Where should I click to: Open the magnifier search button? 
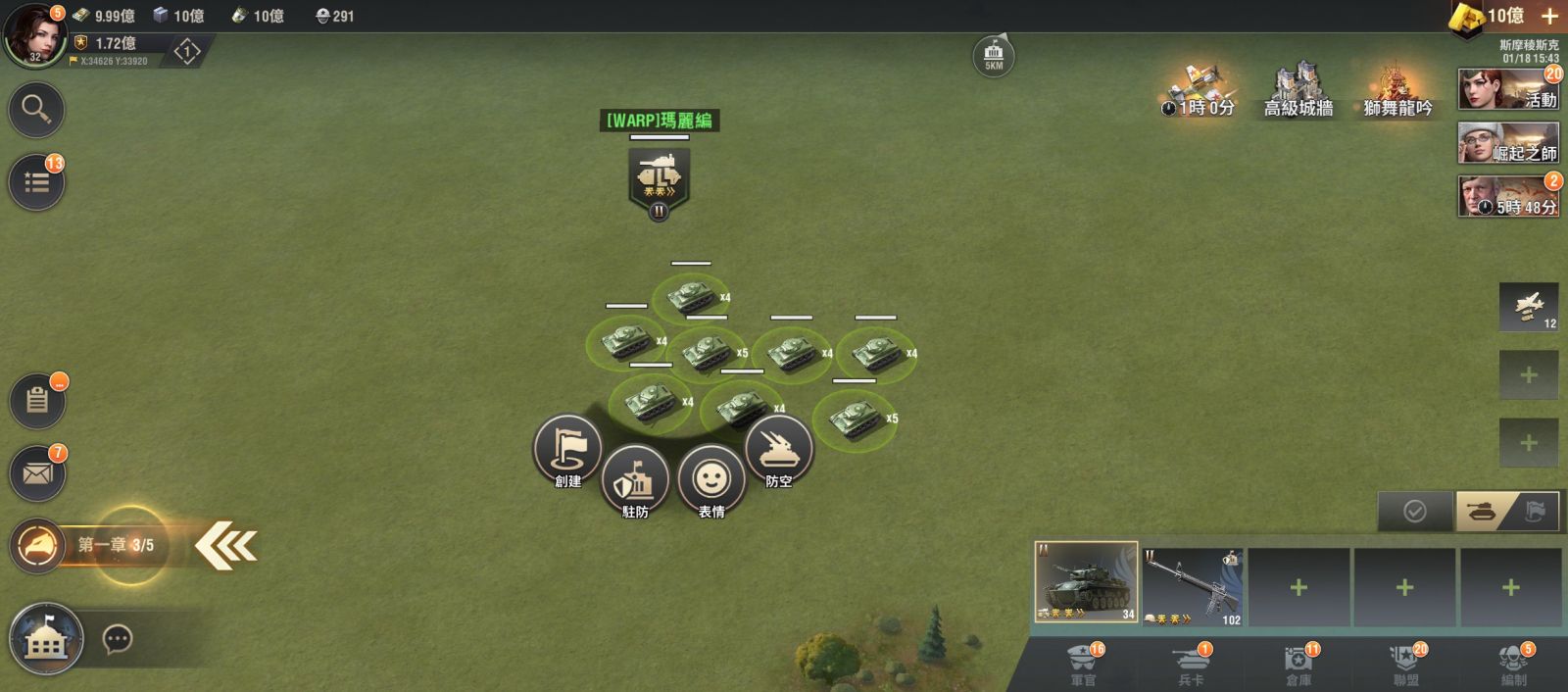click(36, 109)
